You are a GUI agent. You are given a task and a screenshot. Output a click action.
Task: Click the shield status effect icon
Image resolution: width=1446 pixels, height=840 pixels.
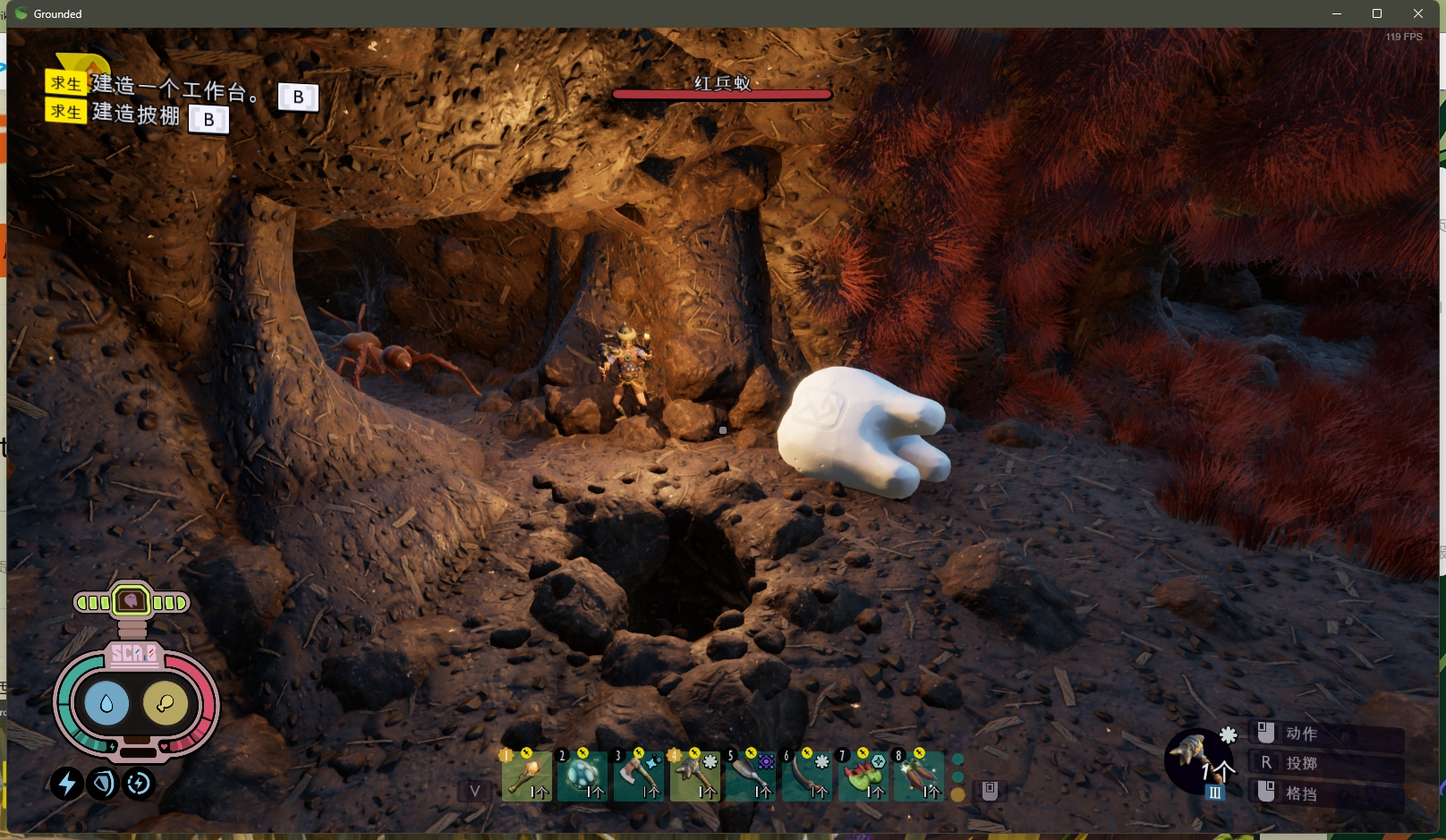pyautogui.click(x=103, y=784)
